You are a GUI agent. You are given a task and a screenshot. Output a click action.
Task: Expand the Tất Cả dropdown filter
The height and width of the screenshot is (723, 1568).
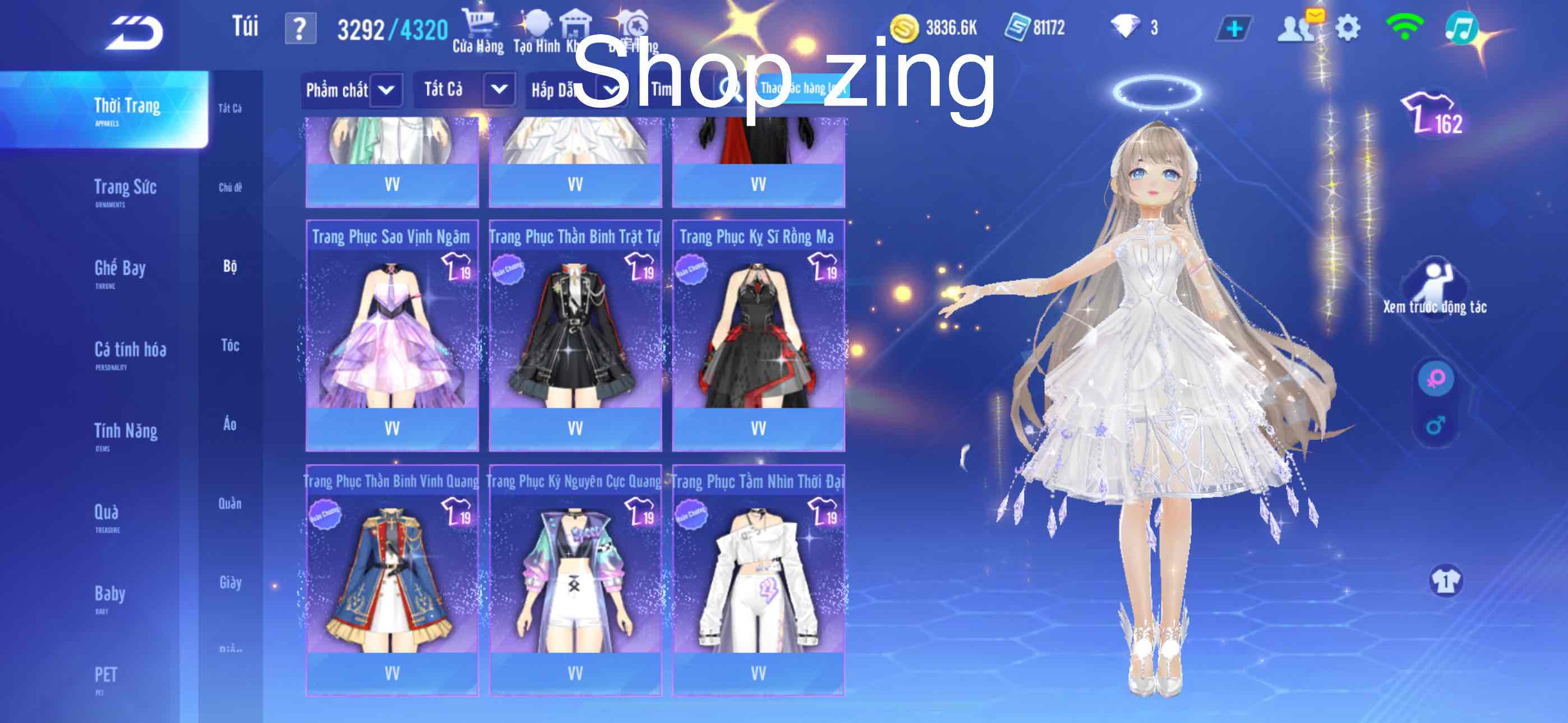click(464, 90)
